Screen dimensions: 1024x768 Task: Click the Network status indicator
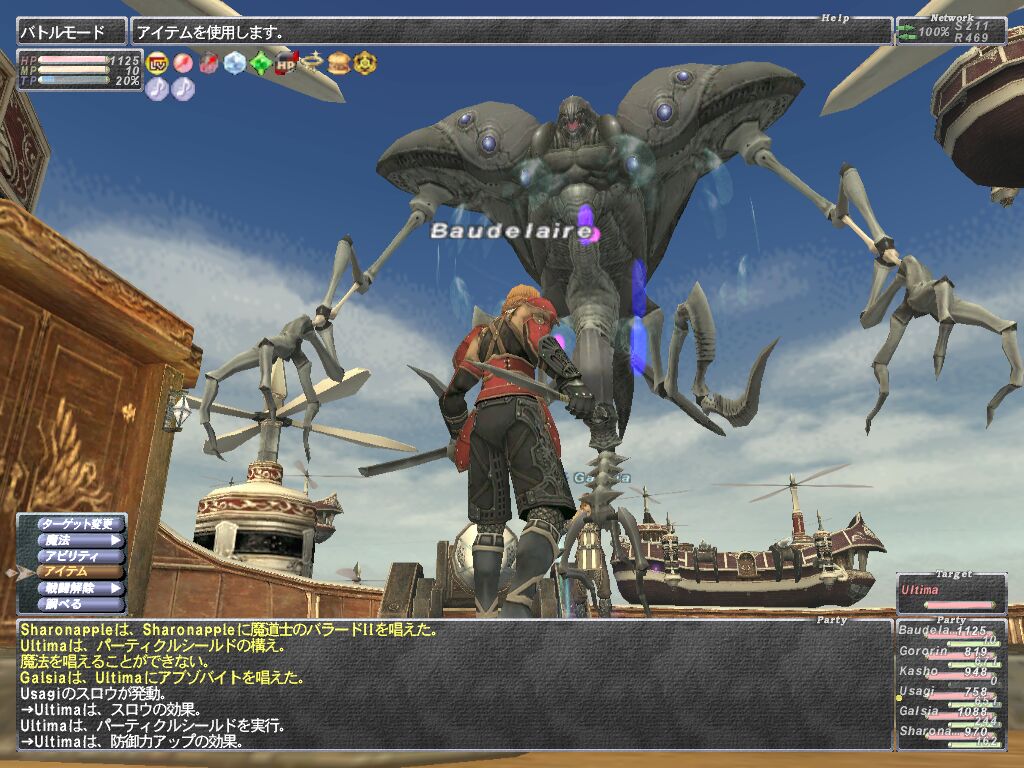click(x=950, y=31)
